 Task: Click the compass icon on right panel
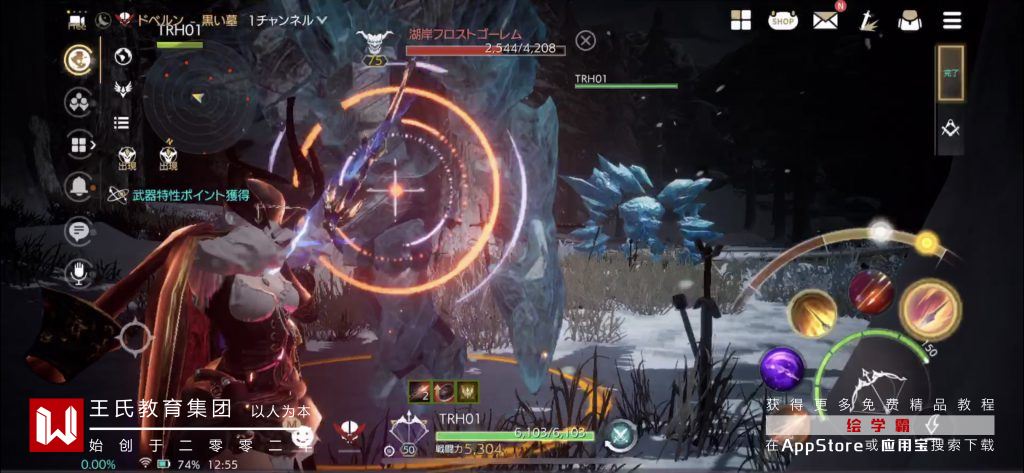(x=950, y=128)
